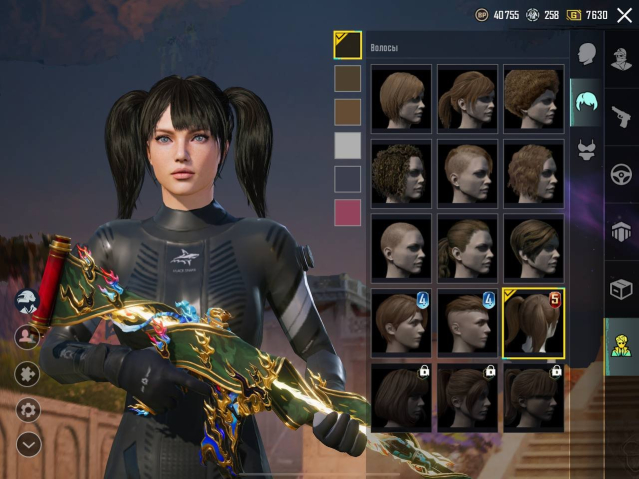Toggle the helmet display icon

coord(28,299)
